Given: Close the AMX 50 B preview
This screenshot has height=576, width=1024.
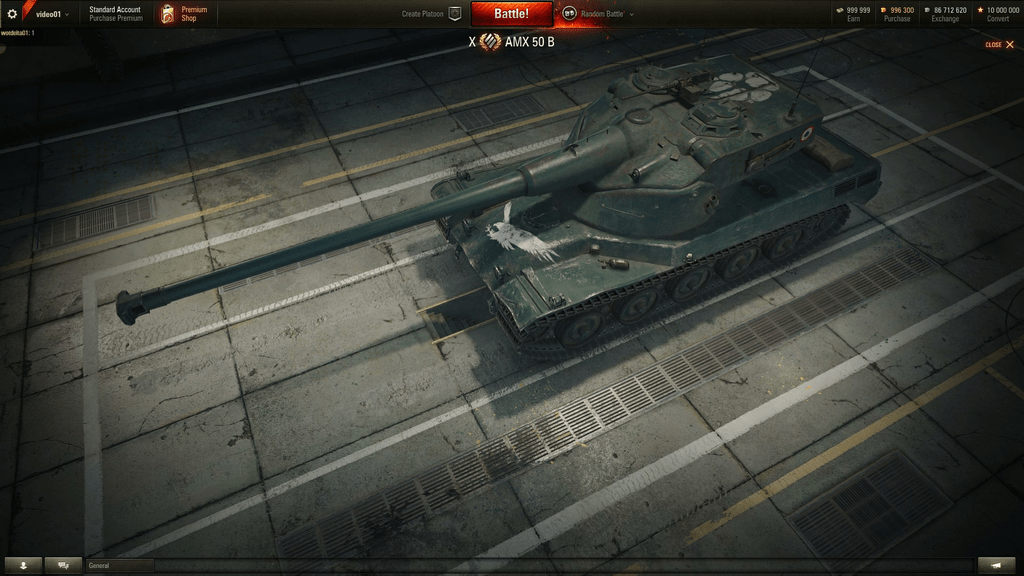Looking at the screenshot, I should tap(999, 44).
